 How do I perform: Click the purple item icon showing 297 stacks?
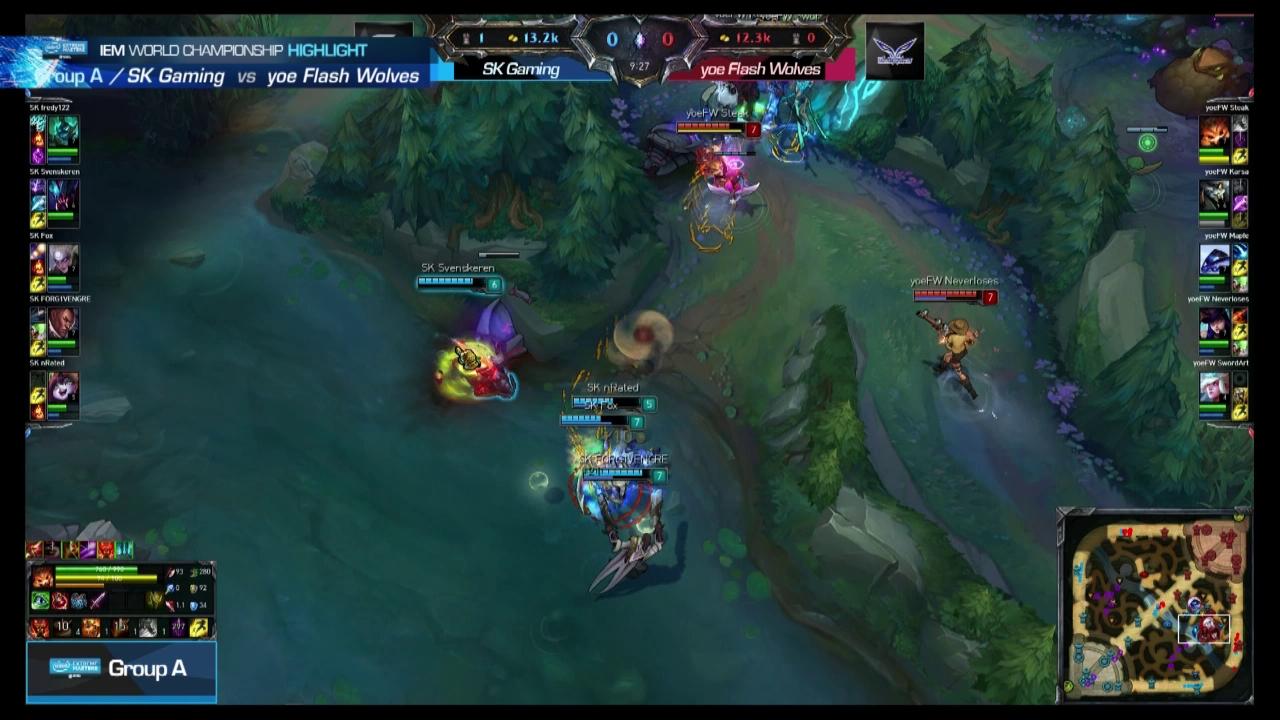click(x=178, y=627)
